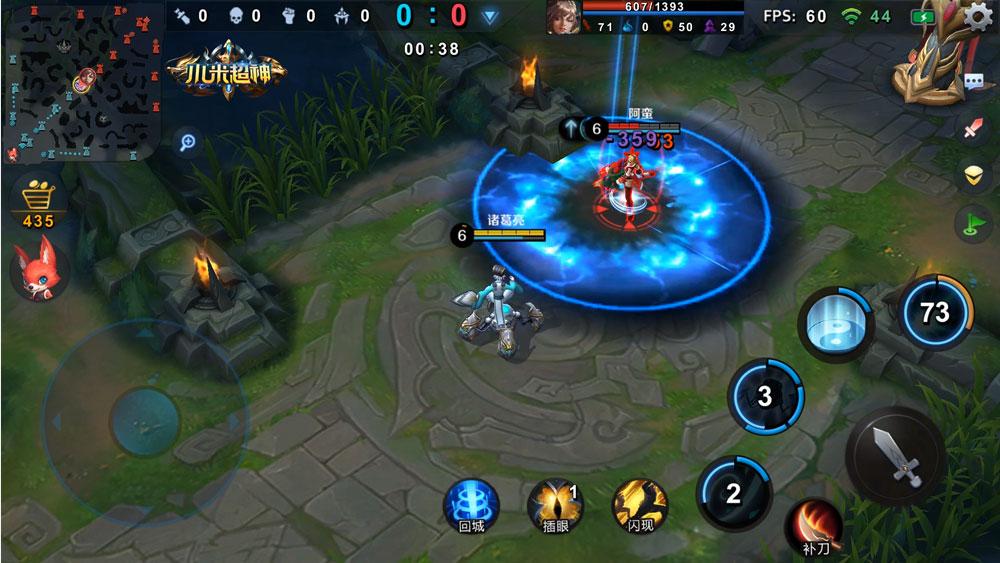Activate the skill with cooldown 73

pyautogui.click(x=935, y=312)
